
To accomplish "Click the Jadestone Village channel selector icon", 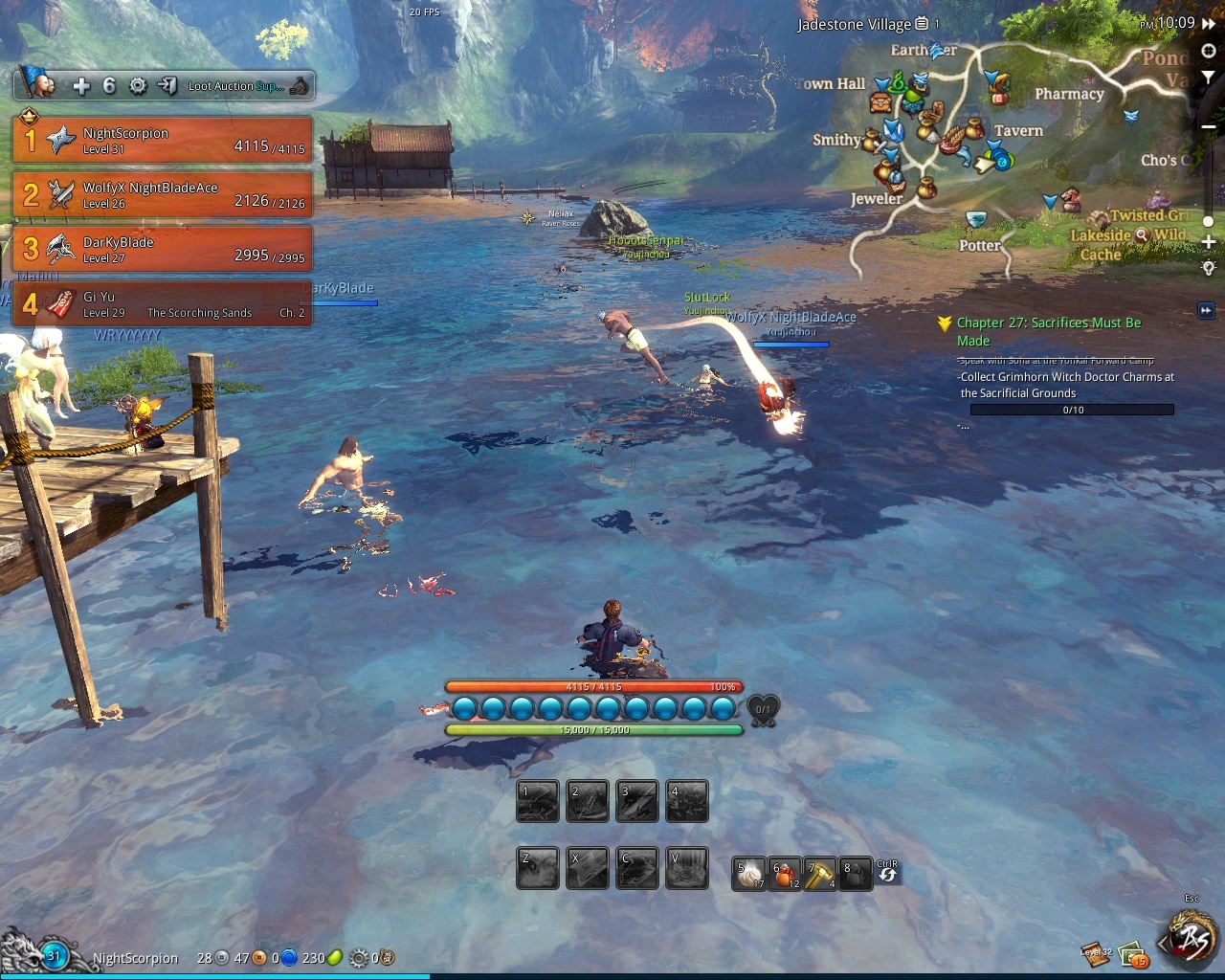I will (x=922, y=24).
